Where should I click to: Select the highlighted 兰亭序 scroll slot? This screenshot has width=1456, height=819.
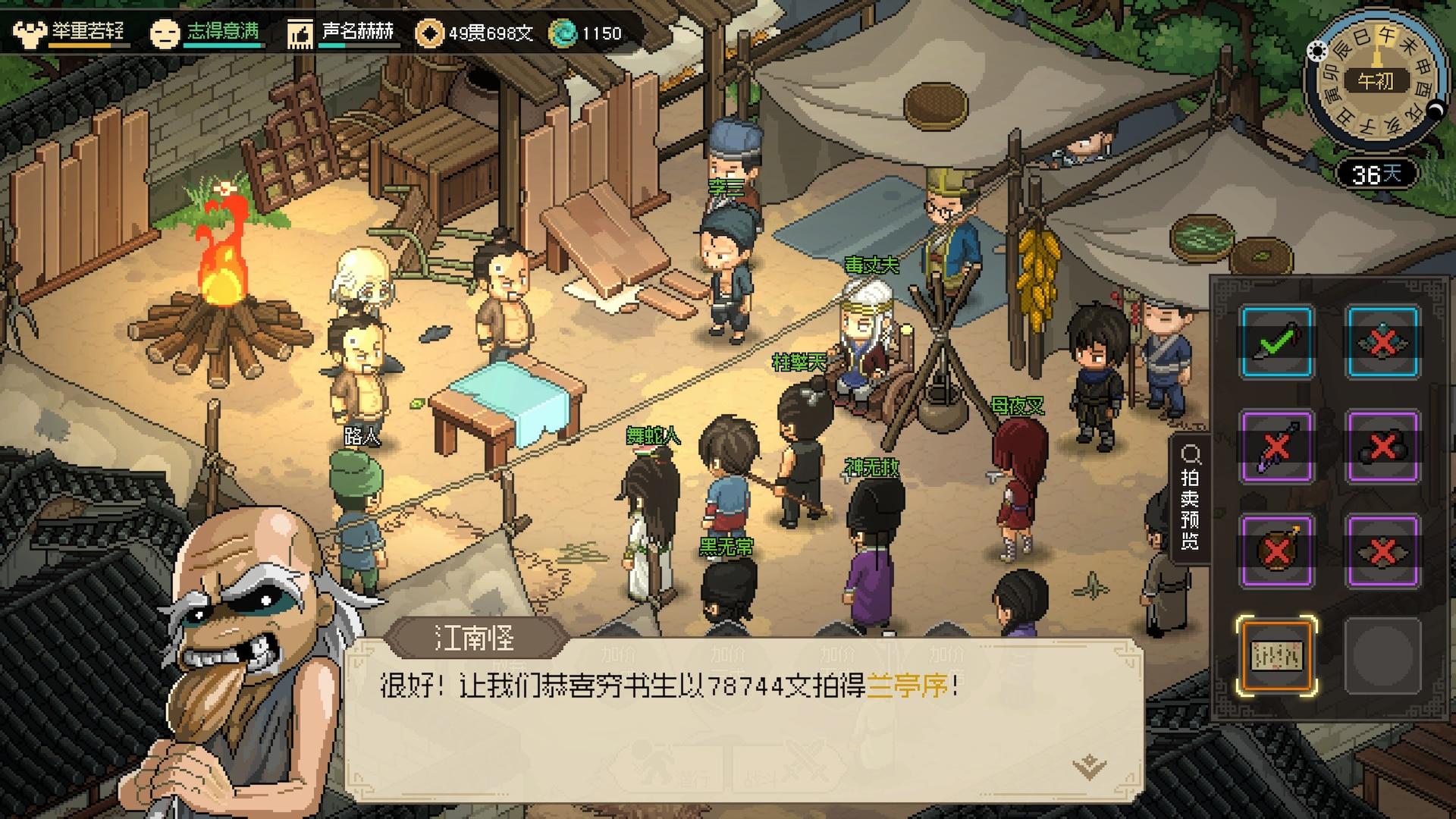point(1277,656)
